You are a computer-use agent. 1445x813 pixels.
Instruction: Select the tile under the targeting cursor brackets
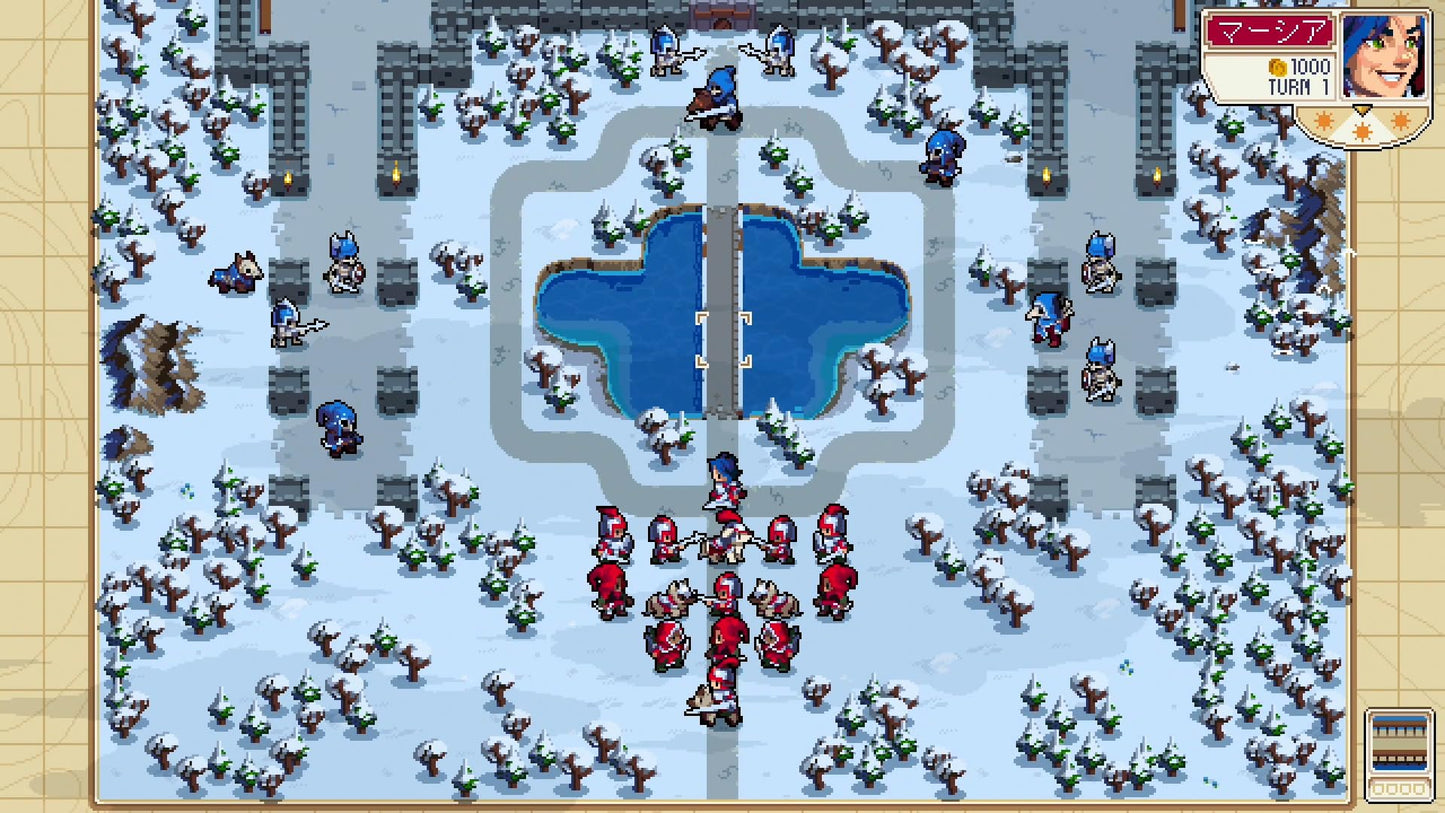[x=722, y=340]
